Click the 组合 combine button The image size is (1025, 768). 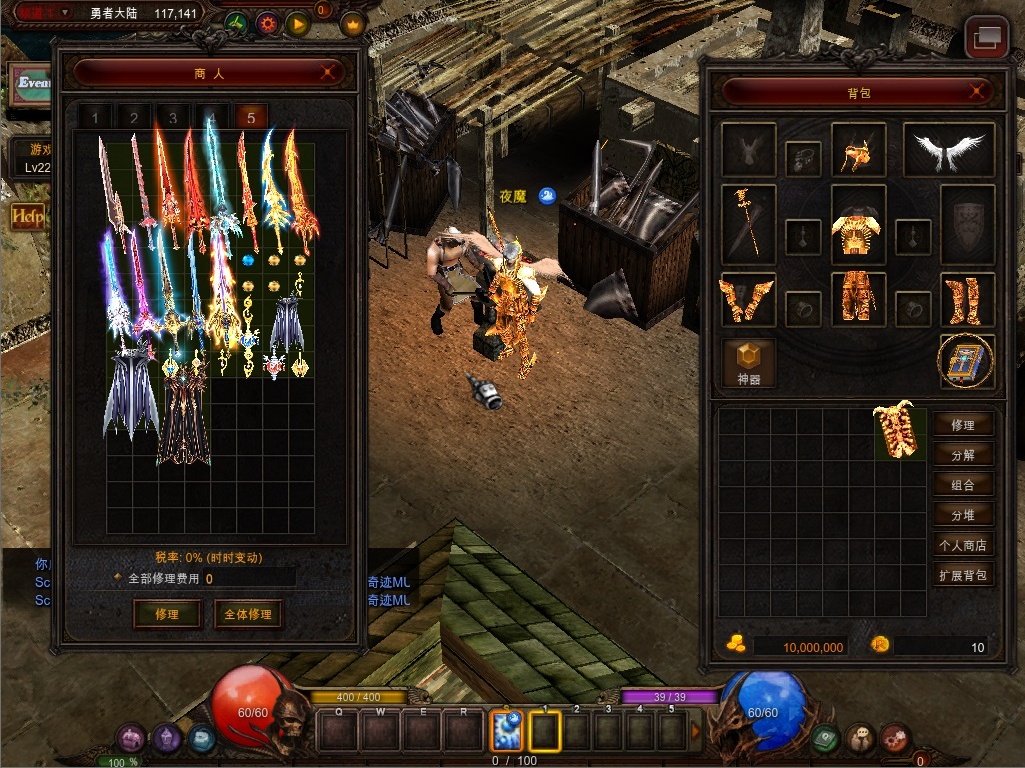(x=963, y=485)
